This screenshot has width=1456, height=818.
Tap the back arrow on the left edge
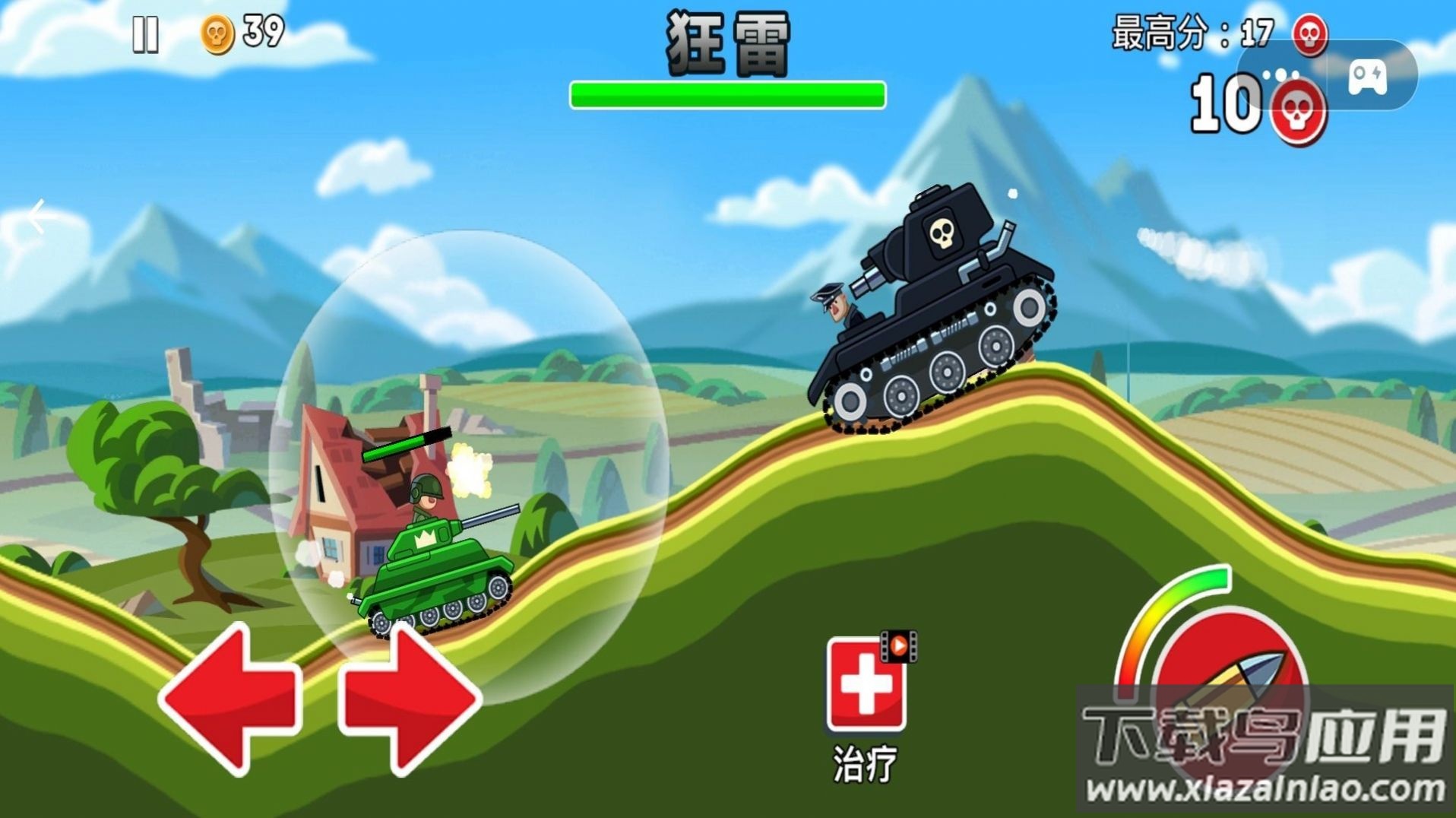(36, 217)
